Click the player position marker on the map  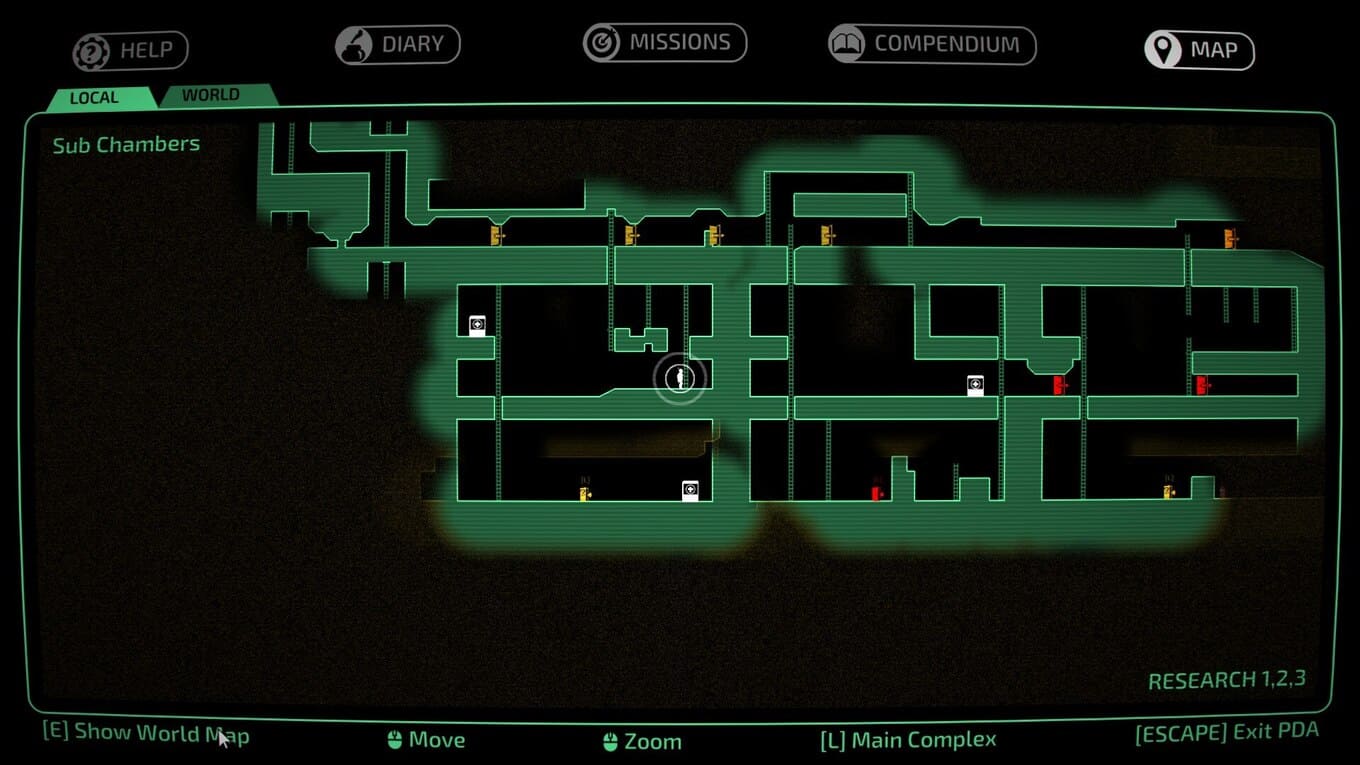click(x=680, y=378)
